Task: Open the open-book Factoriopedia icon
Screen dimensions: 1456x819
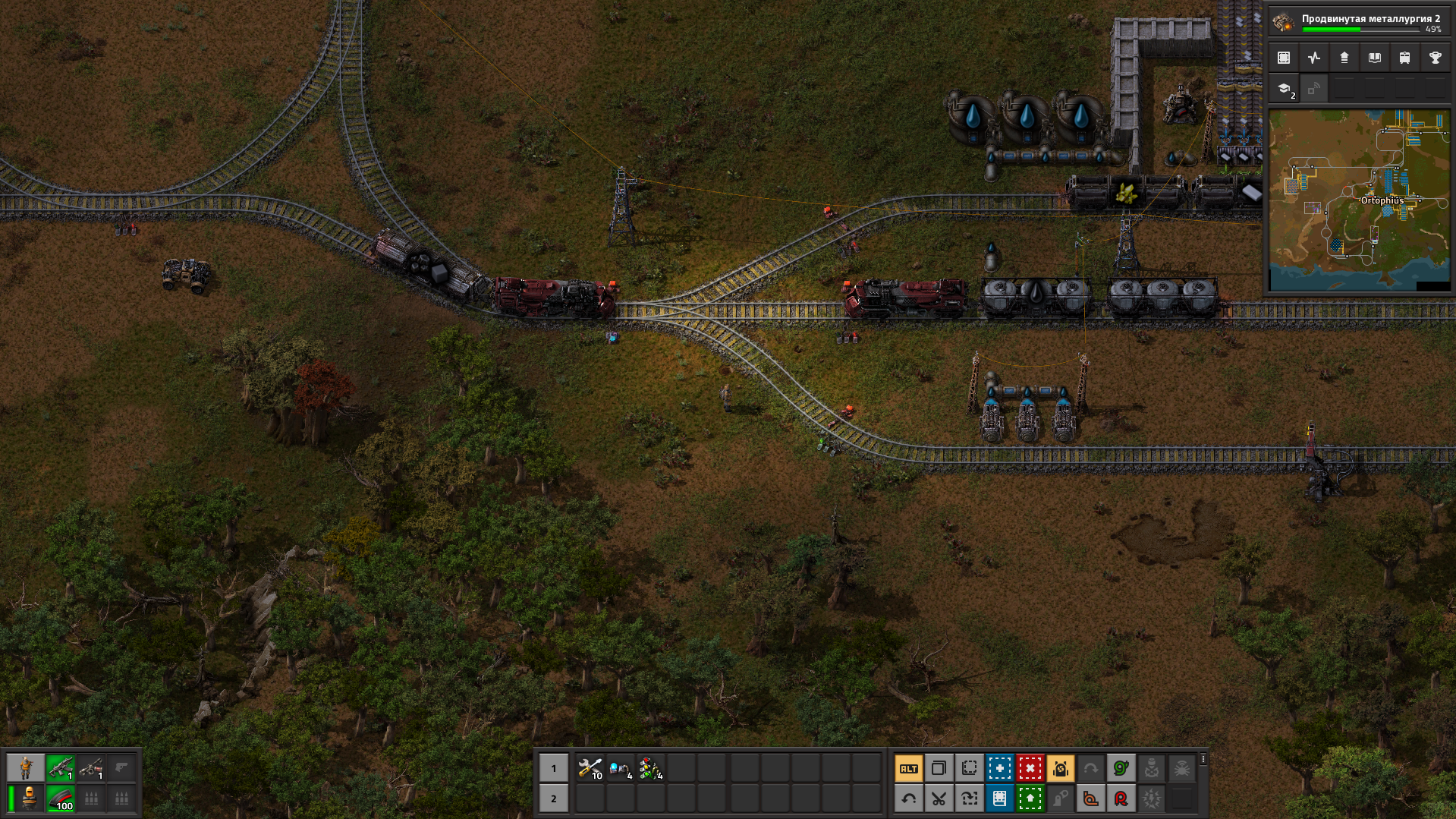Action: pyautogui.click(x=1374, y=58)
